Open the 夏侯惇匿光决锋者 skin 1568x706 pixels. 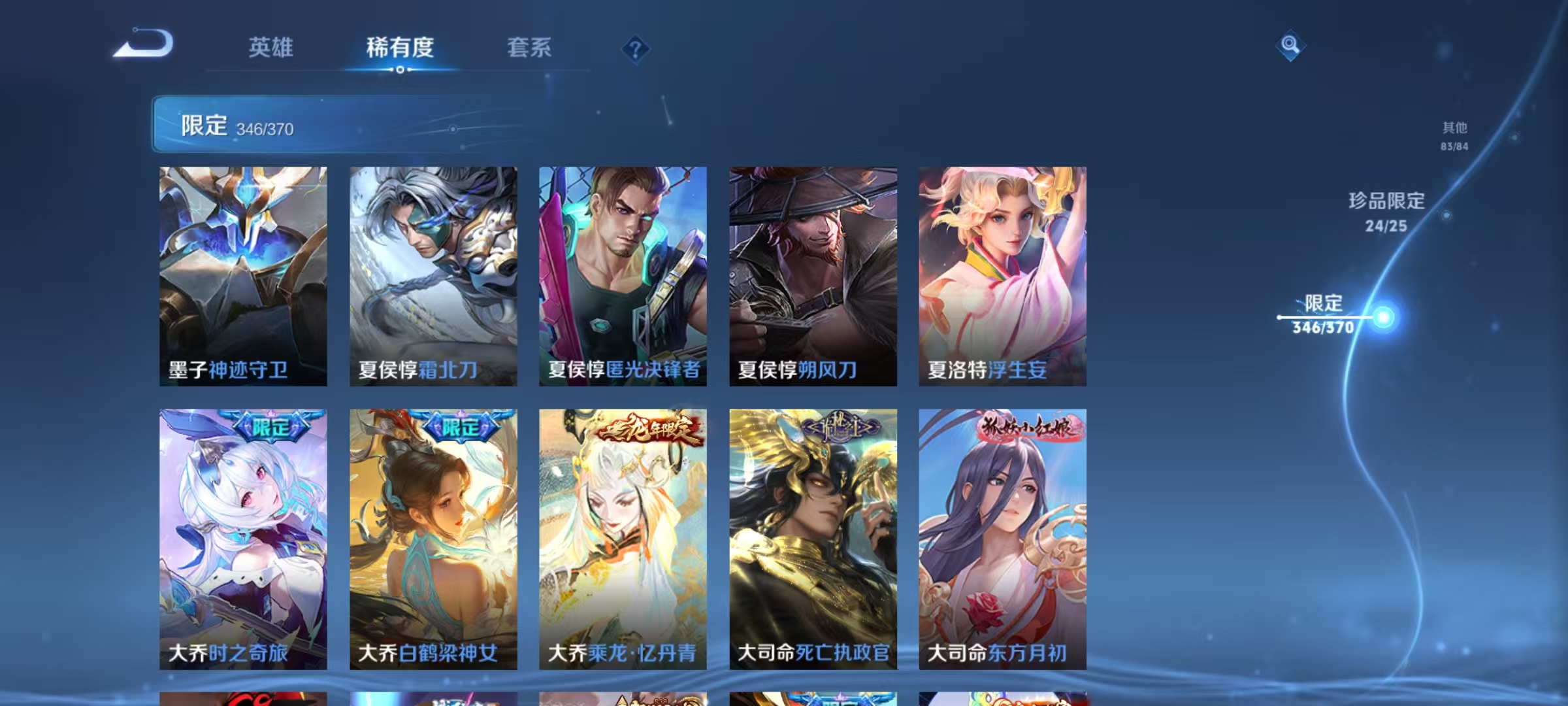pos(622,275)
